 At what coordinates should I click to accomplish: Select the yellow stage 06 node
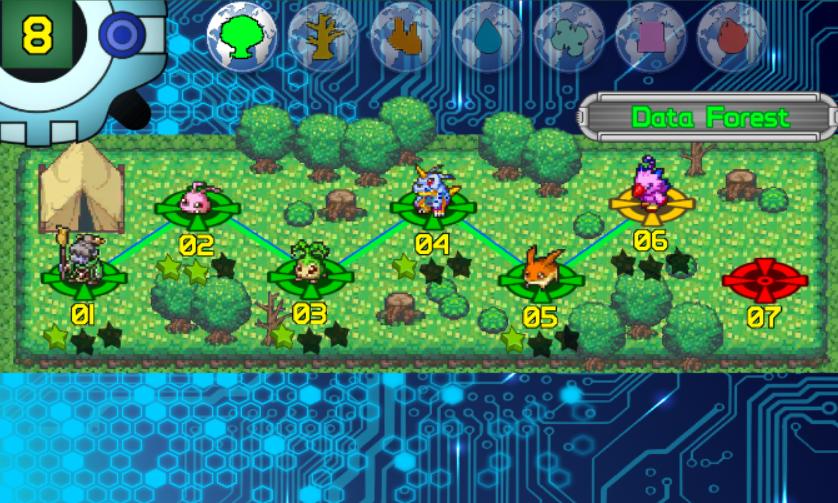coord(652,205)
